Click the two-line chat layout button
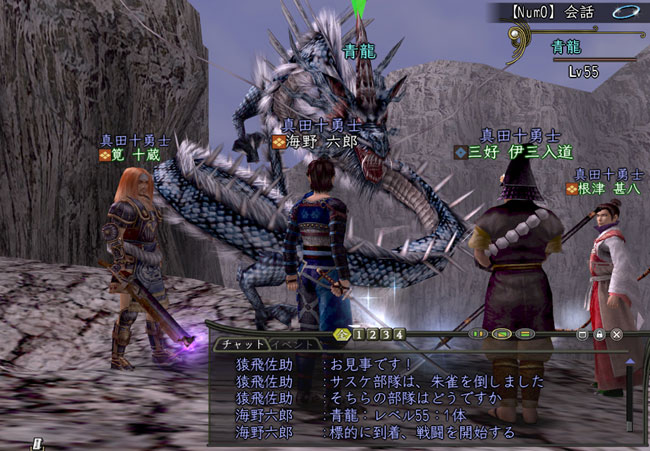The image size is (650, 451). coord(523,334)
